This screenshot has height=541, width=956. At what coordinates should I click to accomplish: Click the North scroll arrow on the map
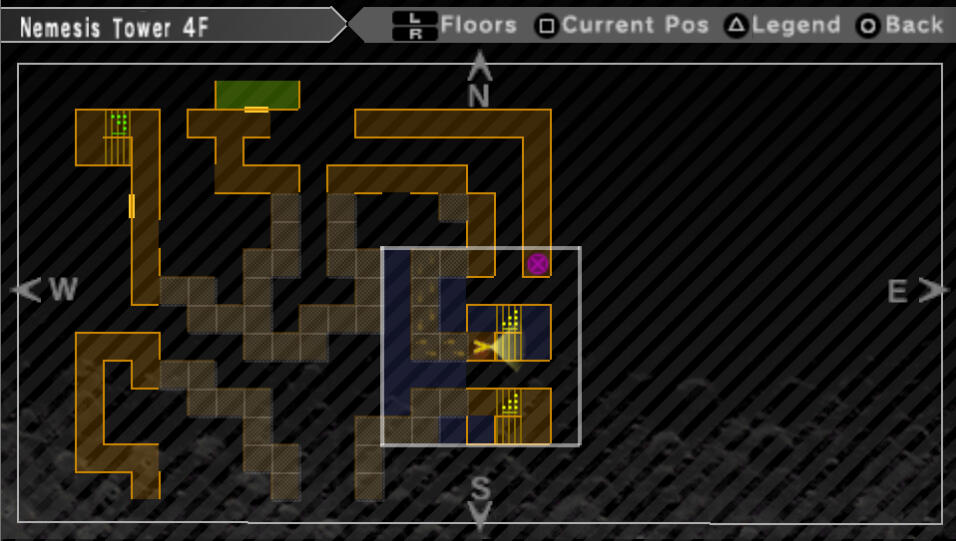tap(480, 67)
